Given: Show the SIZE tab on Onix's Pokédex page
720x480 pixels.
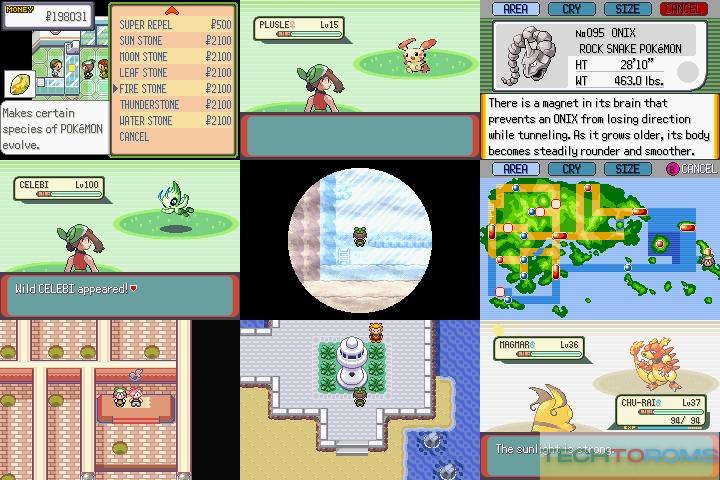Looking at the screenshot, I should [627, 7].
